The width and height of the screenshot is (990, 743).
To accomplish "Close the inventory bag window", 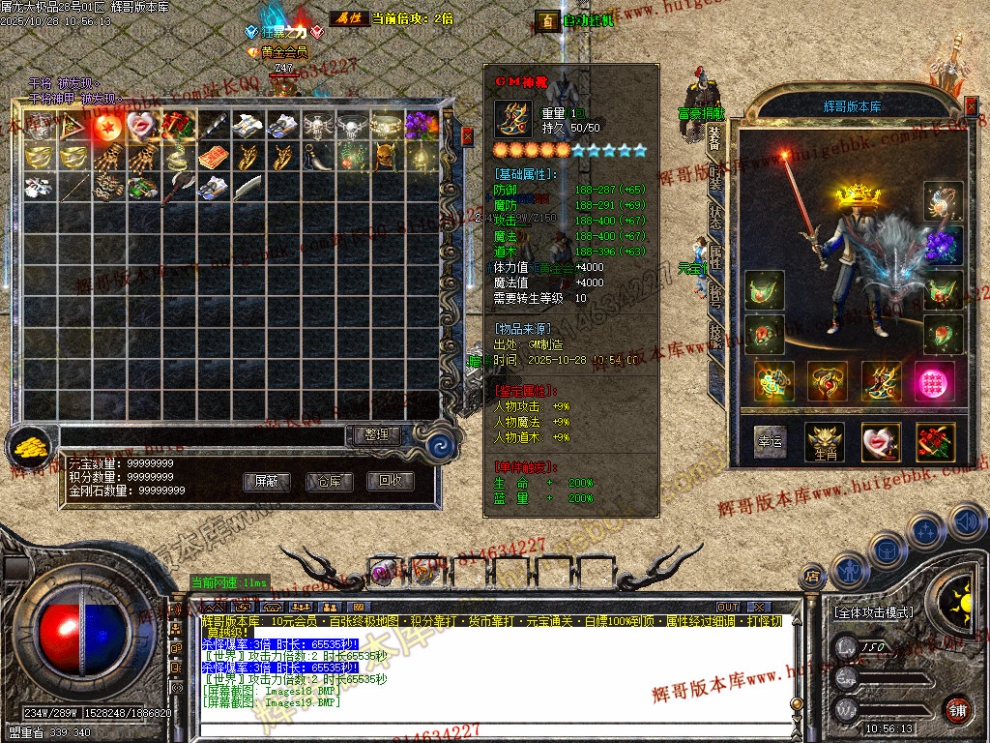I will pyautogui.click(x=467, y=136).
